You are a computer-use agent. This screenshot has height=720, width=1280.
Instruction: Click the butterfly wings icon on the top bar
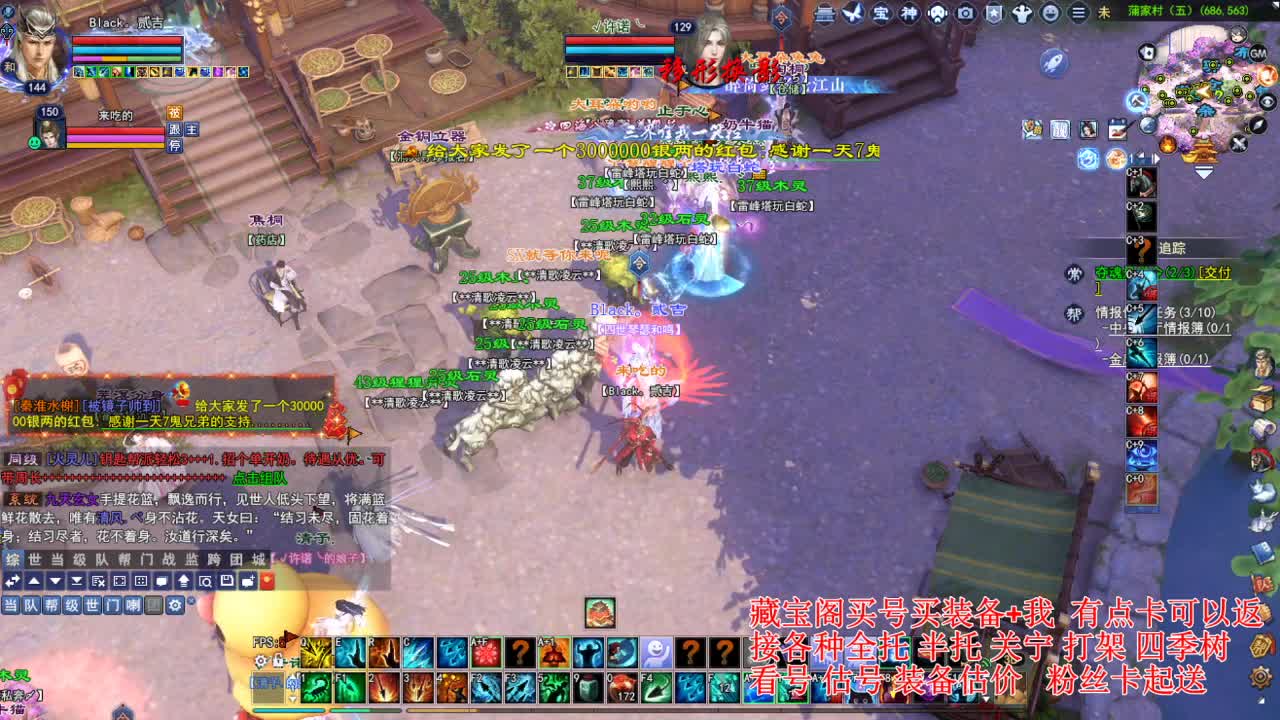click(x=853, y=13)
